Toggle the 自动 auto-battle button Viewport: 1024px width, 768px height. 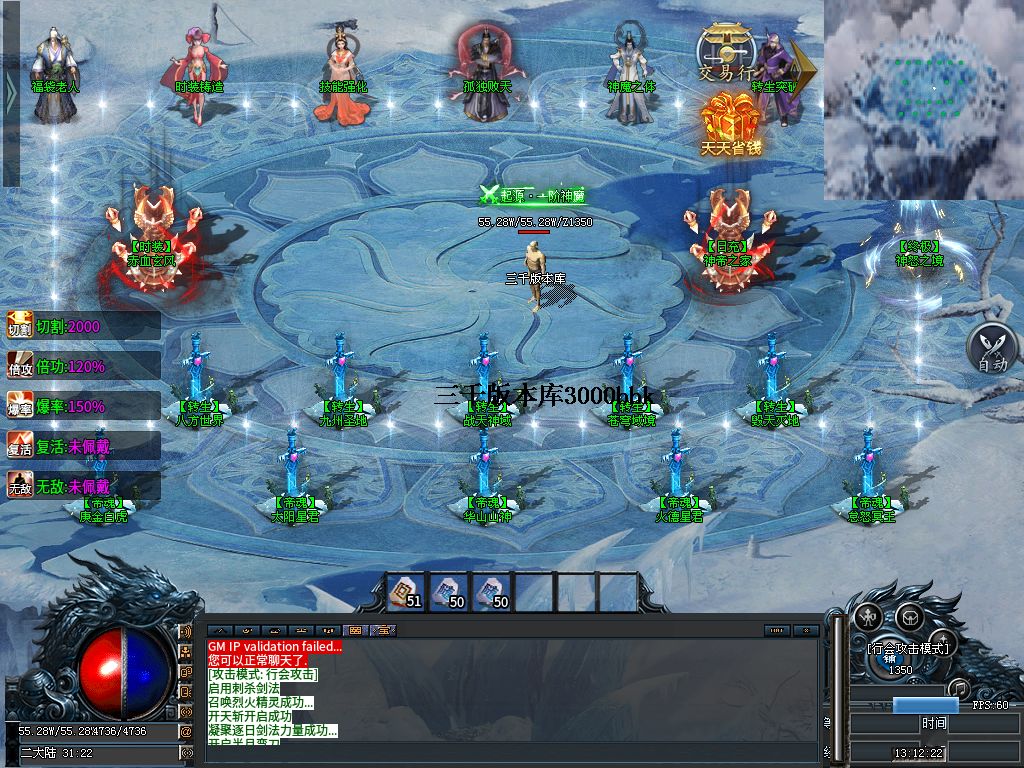pos(991,349)
